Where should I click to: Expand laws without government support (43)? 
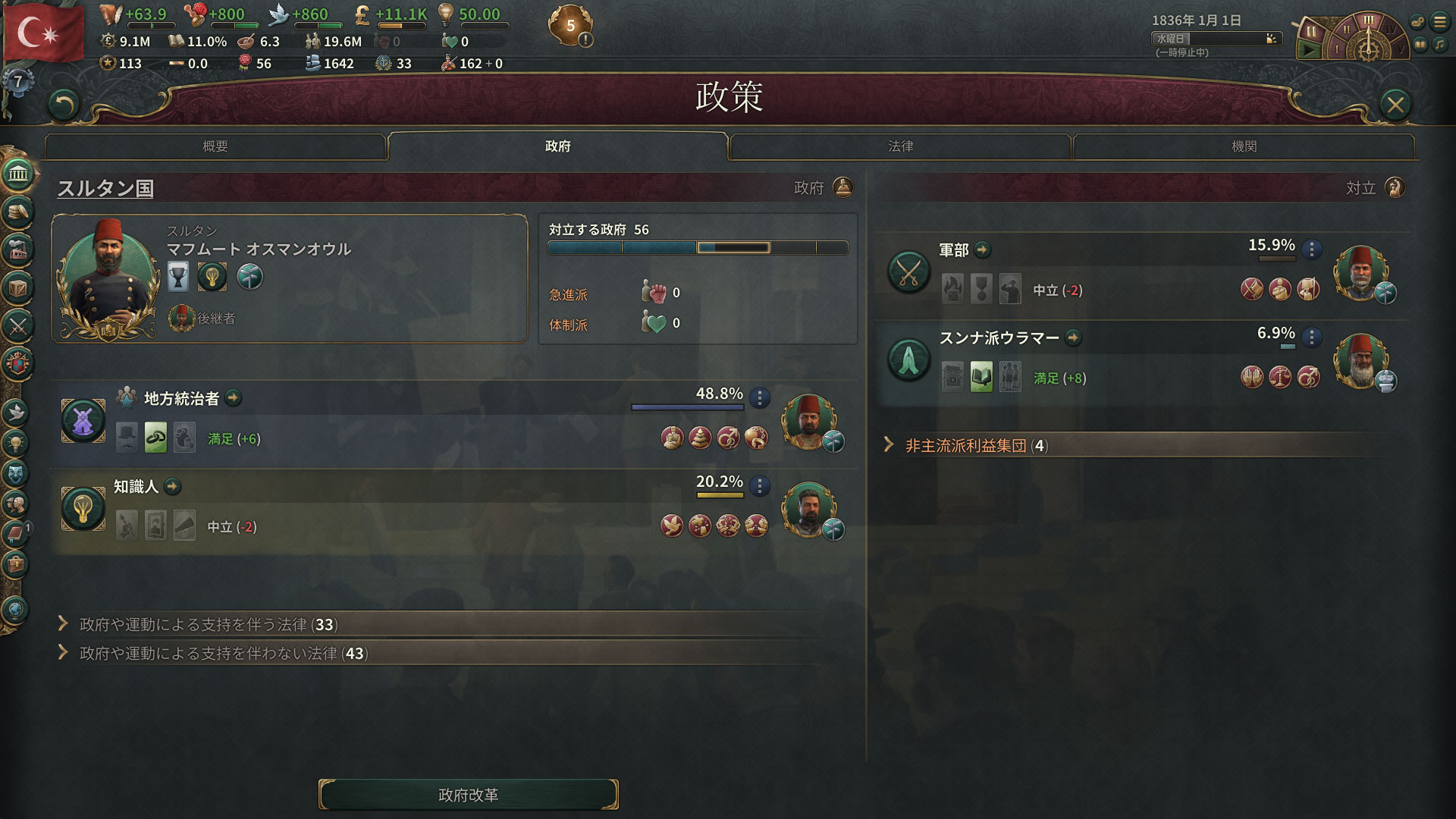coord(224,653)
